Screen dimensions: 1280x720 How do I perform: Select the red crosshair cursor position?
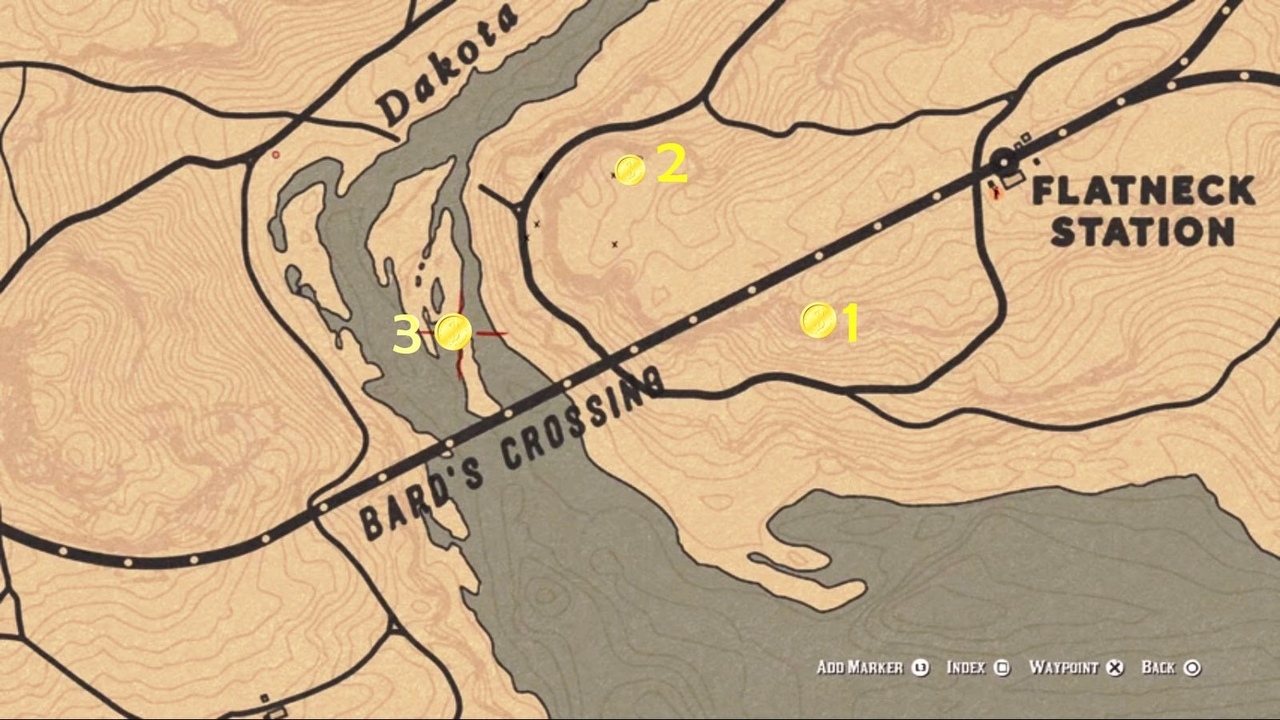pyautogui.click(x=456, y=333)
